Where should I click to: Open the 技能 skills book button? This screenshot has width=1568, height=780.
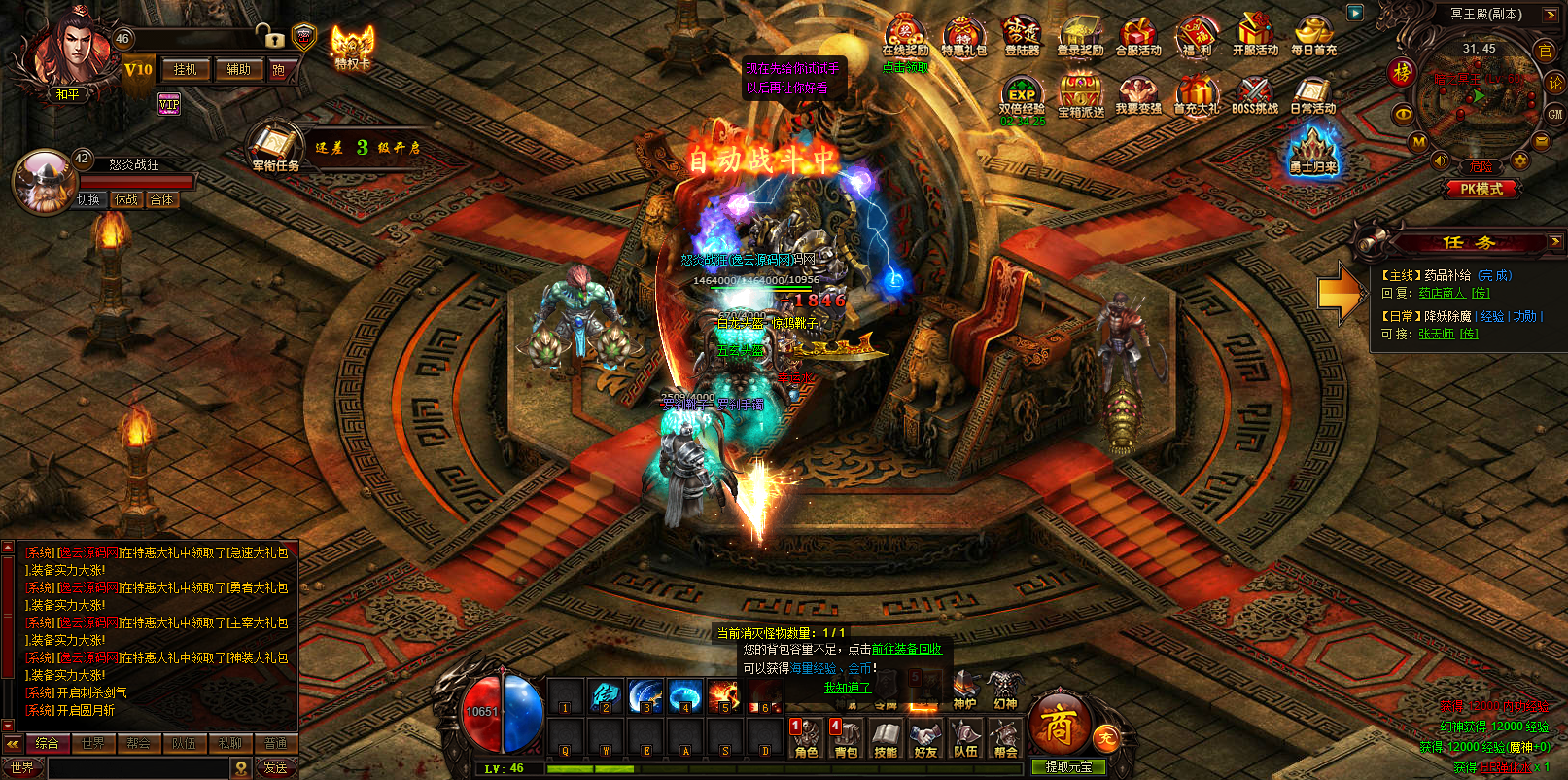pos(886,739)
